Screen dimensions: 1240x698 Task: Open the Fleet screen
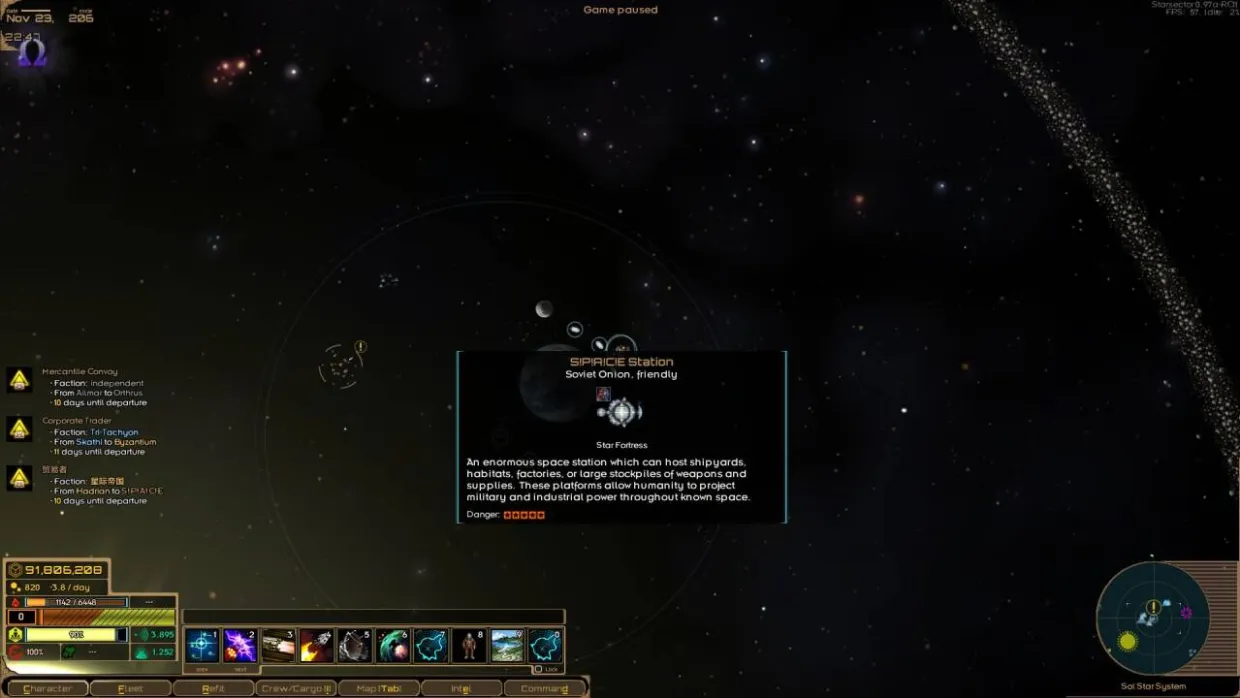point(130,688)
